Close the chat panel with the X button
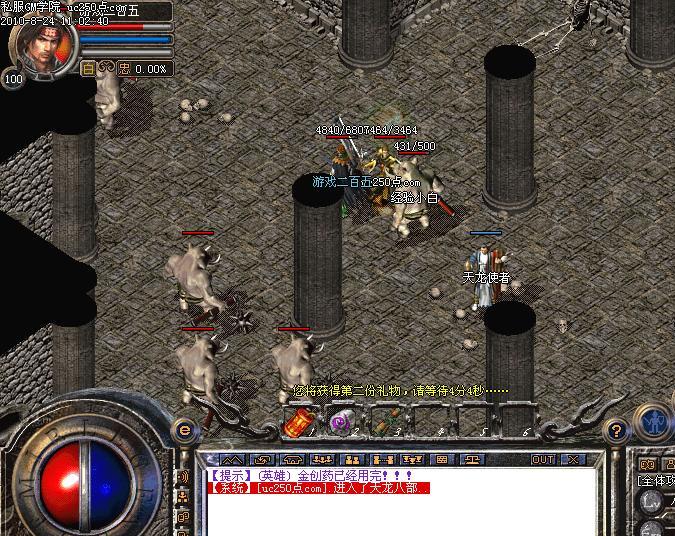Screen dimensions: 675x536 pyautogui.click(x=572, y=459)
